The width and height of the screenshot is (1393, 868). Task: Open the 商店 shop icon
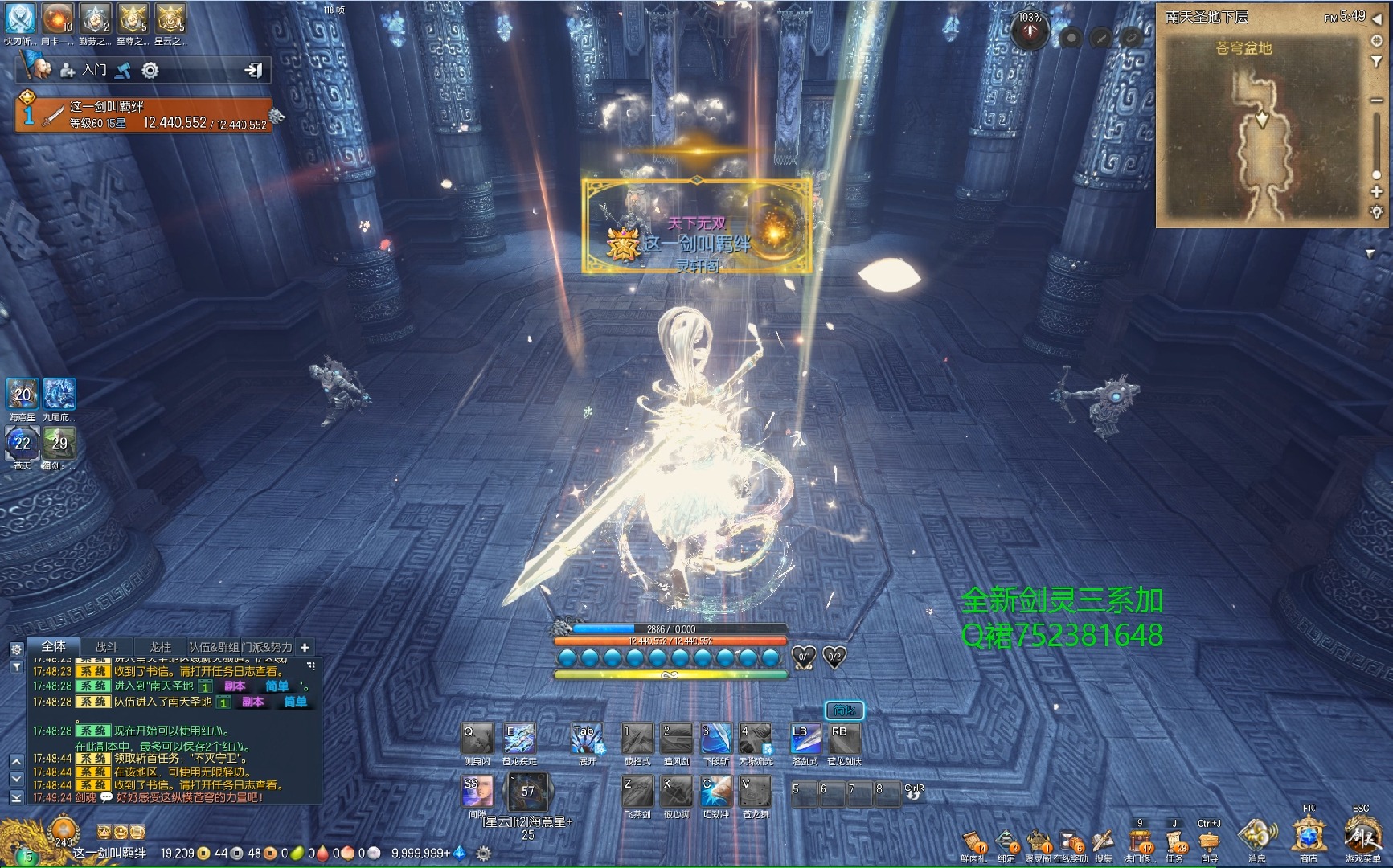[x=1309, y=837]
